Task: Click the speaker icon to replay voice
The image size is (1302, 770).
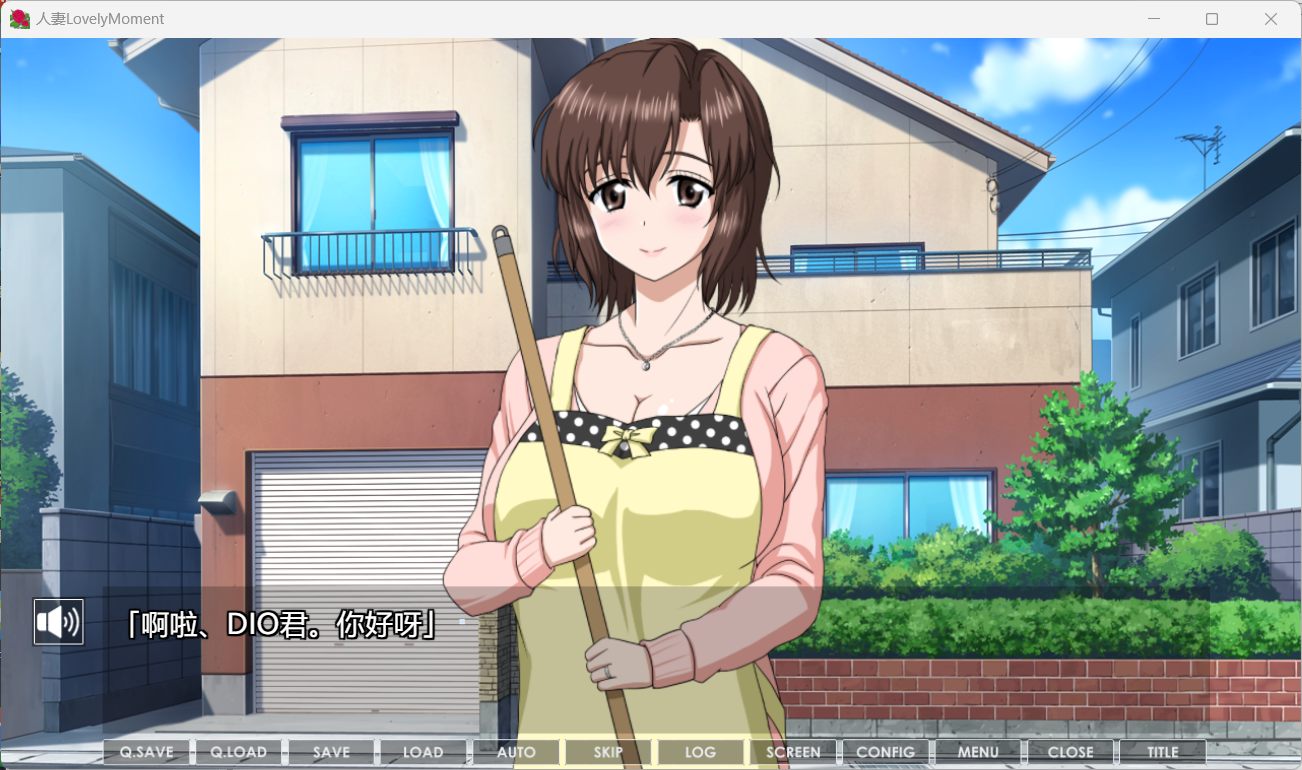Action: pyautogui.click(x=58, y=621)
